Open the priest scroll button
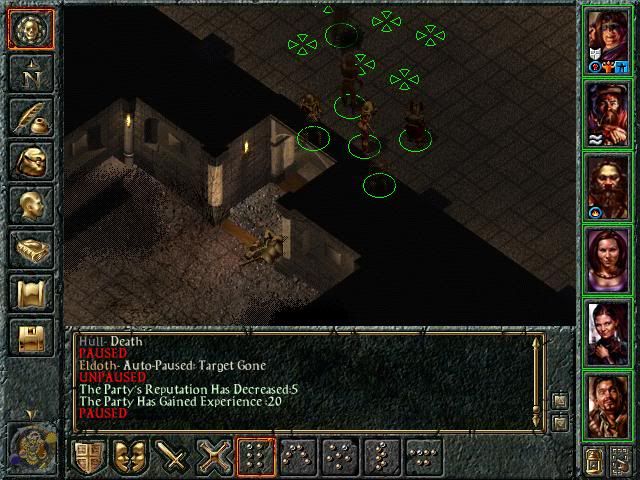Viewport: 640px width, 480px height. pos(31,292)
